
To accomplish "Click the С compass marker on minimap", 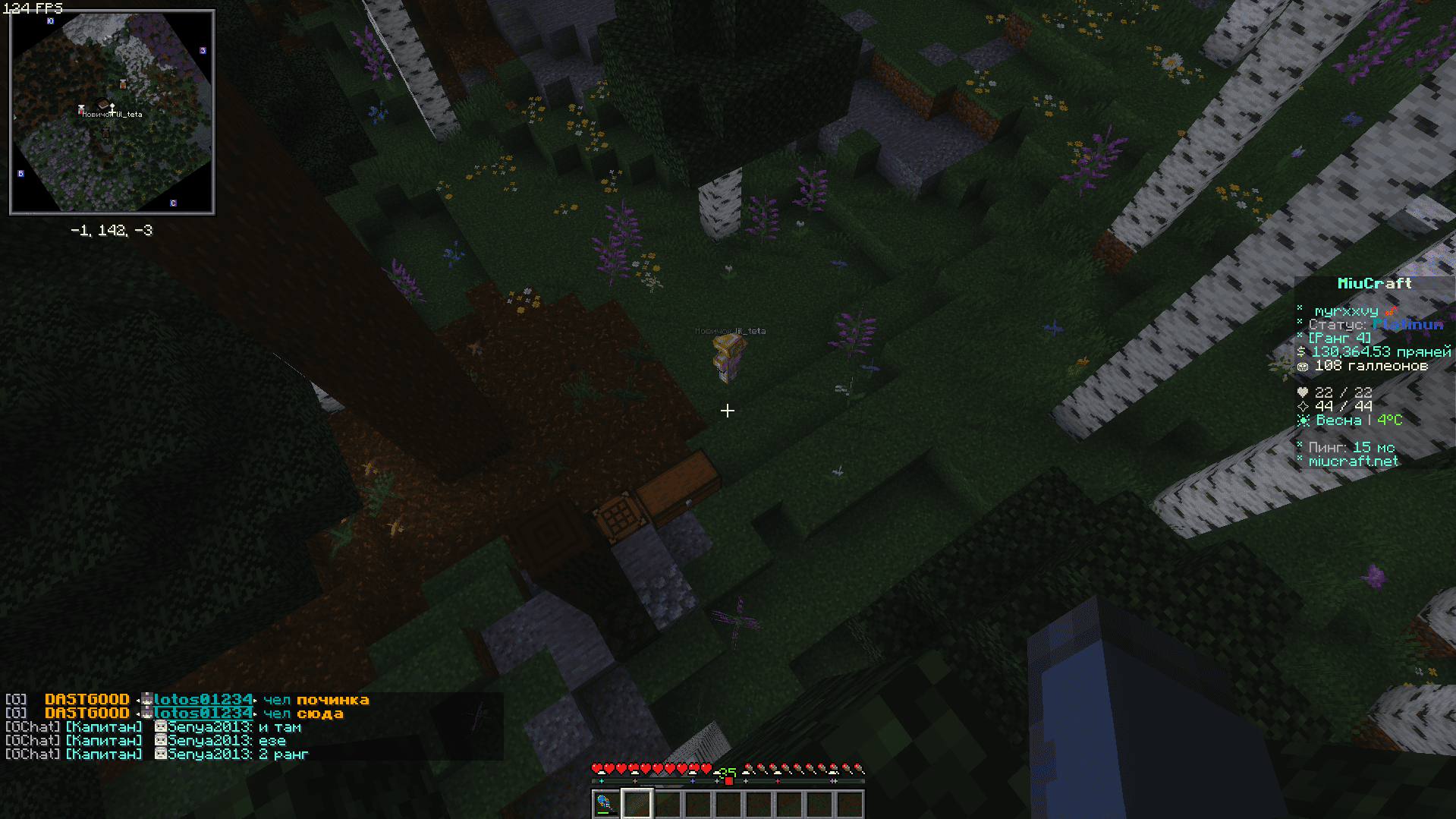I will (173, 203).
